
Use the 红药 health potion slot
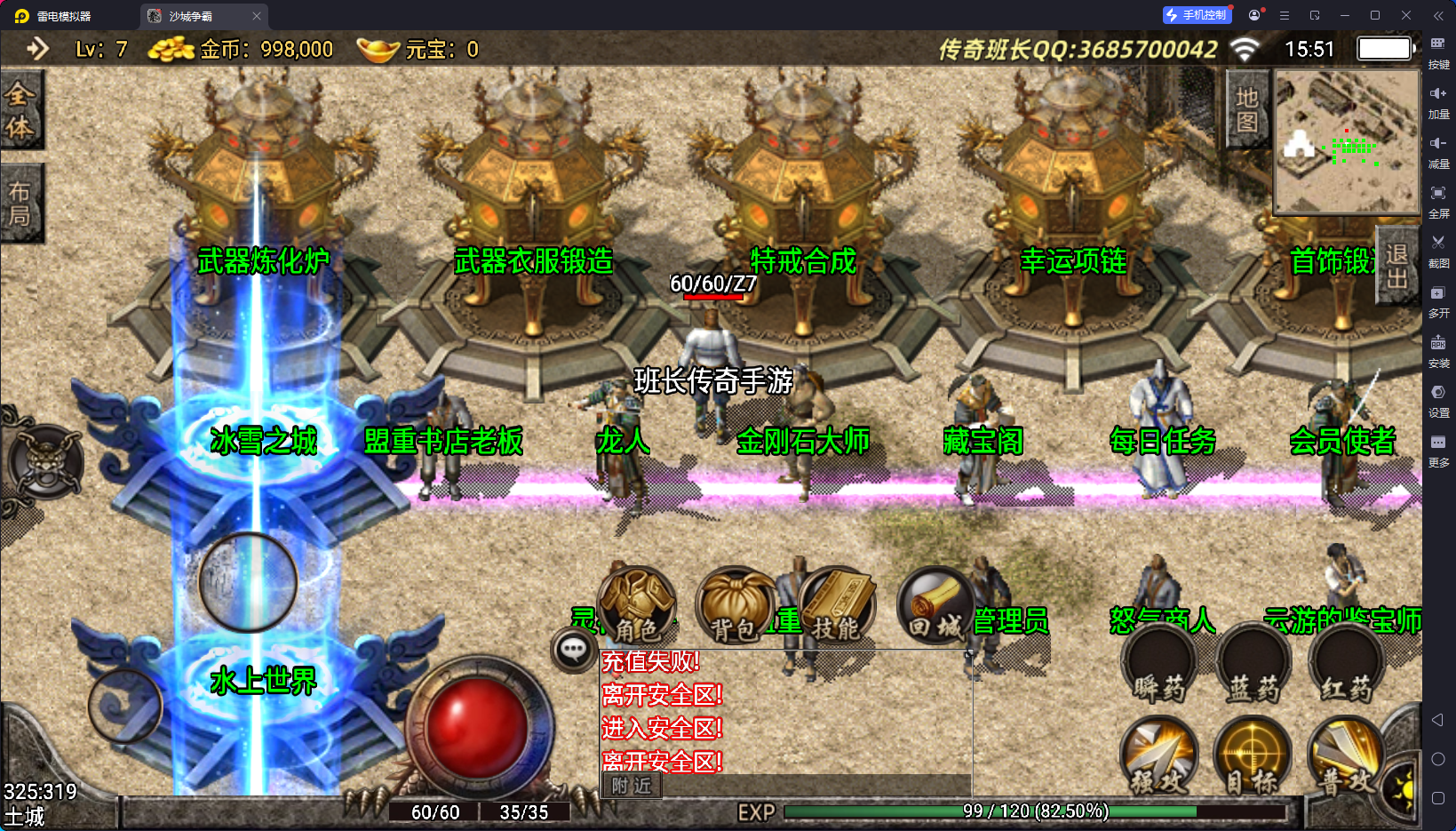1347,663
